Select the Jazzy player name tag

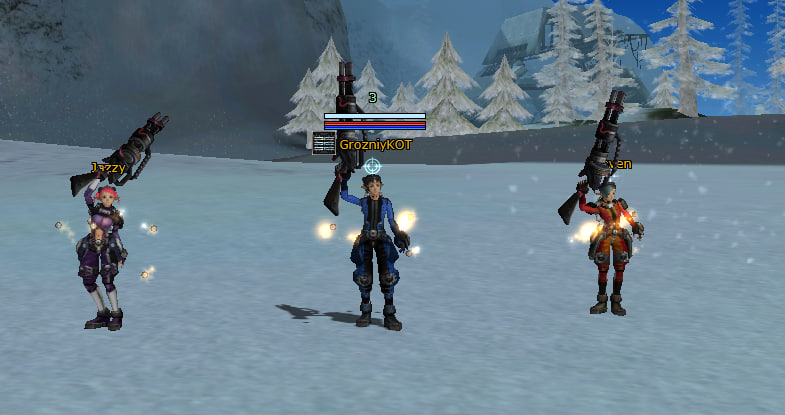pos(108,168)
